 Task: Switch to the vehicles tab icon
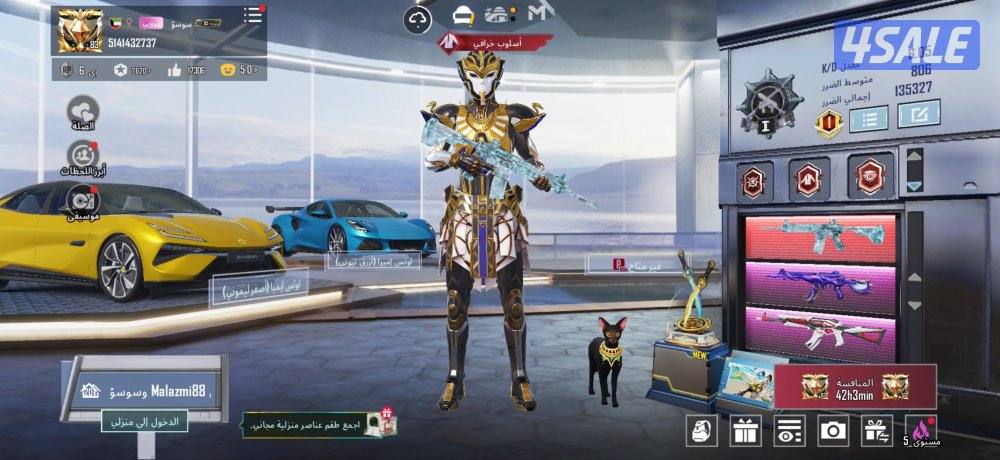[x=497, y=14]
